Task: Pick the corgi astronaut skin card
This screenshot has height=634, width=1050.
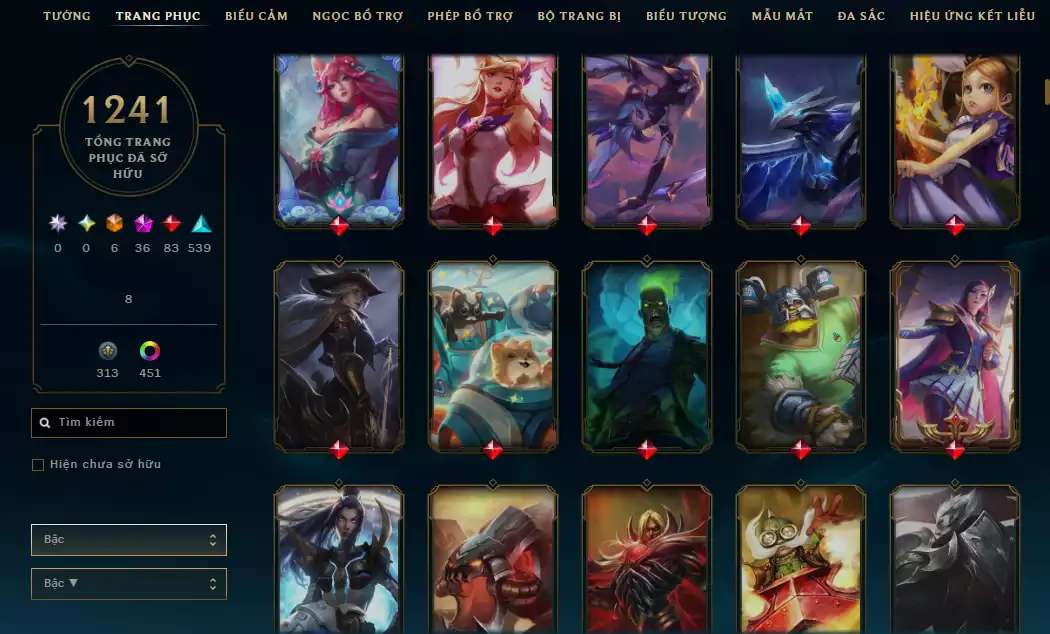Action: click(x=493, y=355)
